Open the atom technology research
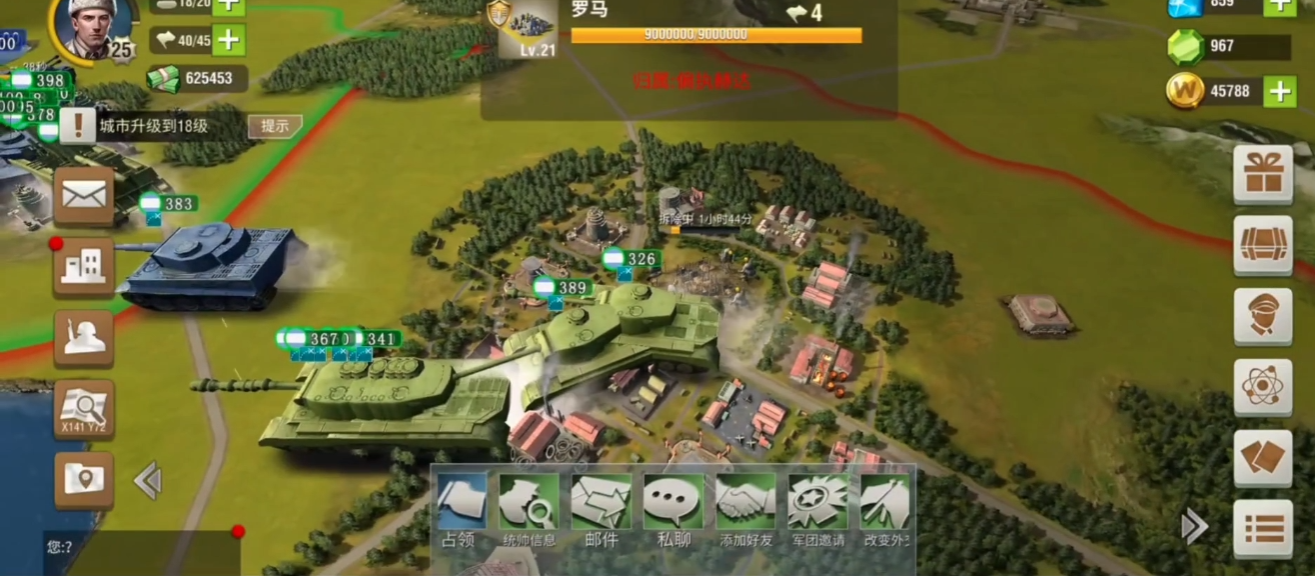Image resolution: width=1315 pixels, height=576 pixels. click(x=1262, y=388)
